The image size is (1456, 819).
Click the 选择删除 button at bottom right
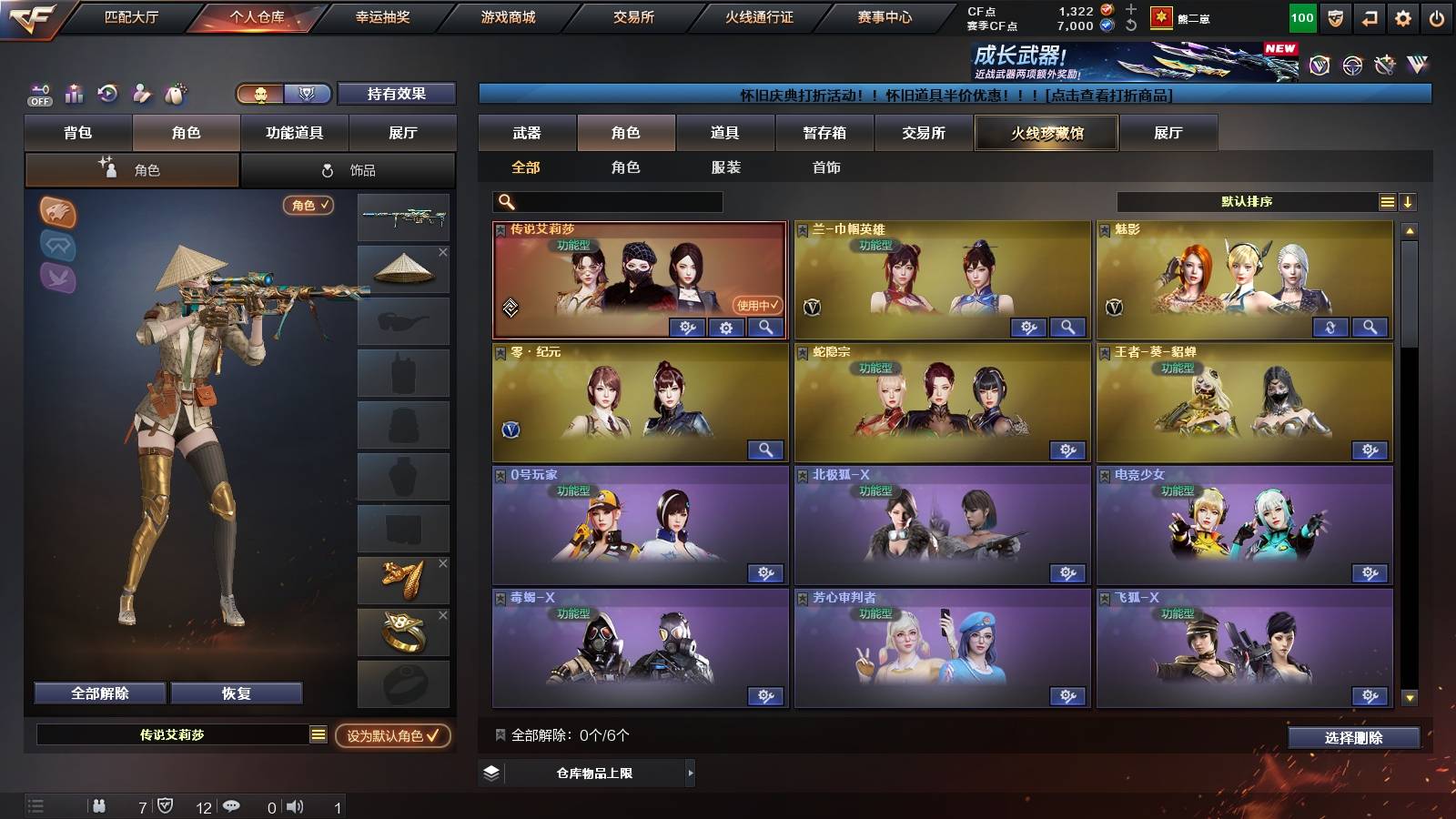1352,738
